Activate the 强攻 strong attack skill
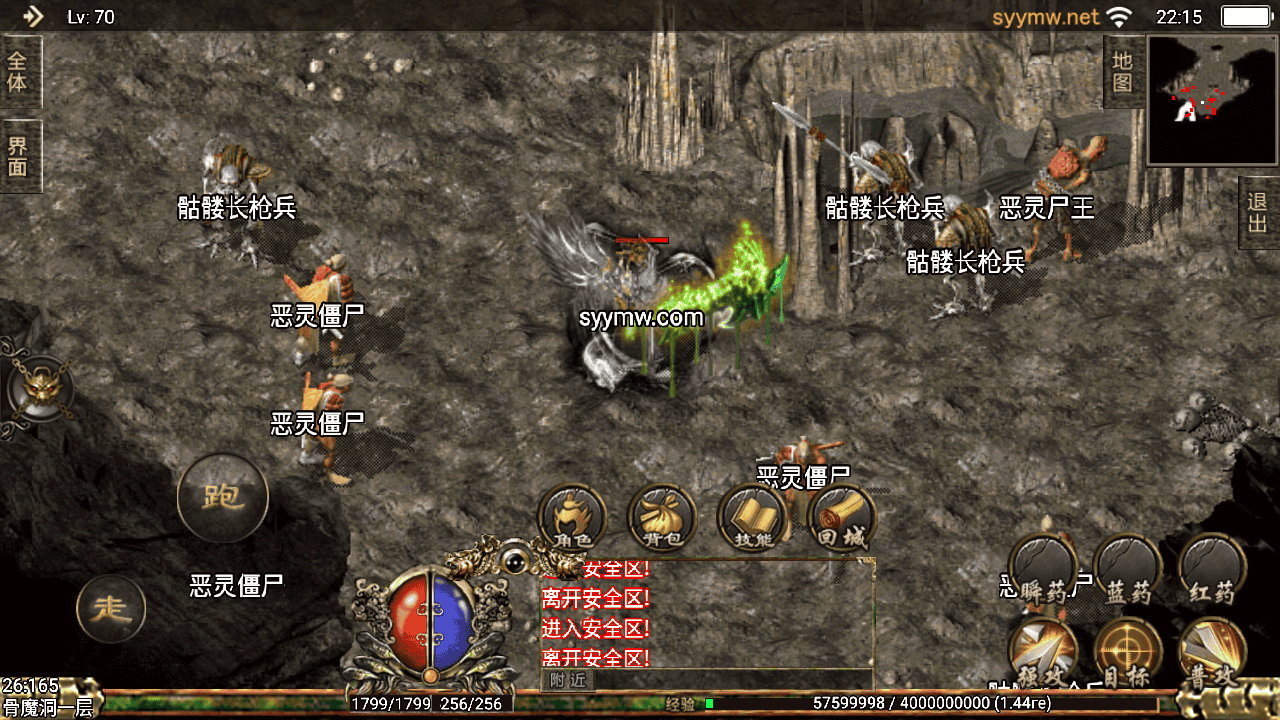The width and height of the screenshot is (1280, 720). [x=1042, y=651]
